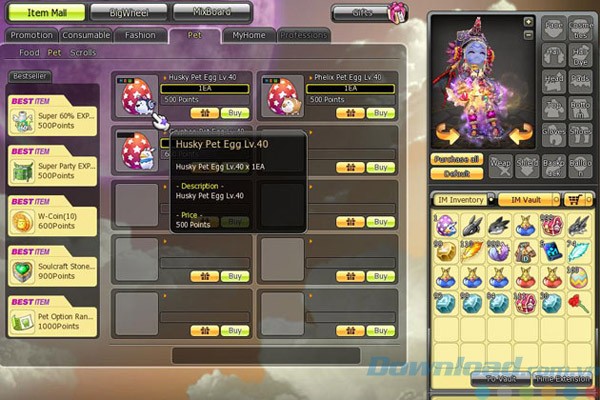
Task: Buy the Phelix Pet Egg Lv.40
Action: [x=380, y=113]
